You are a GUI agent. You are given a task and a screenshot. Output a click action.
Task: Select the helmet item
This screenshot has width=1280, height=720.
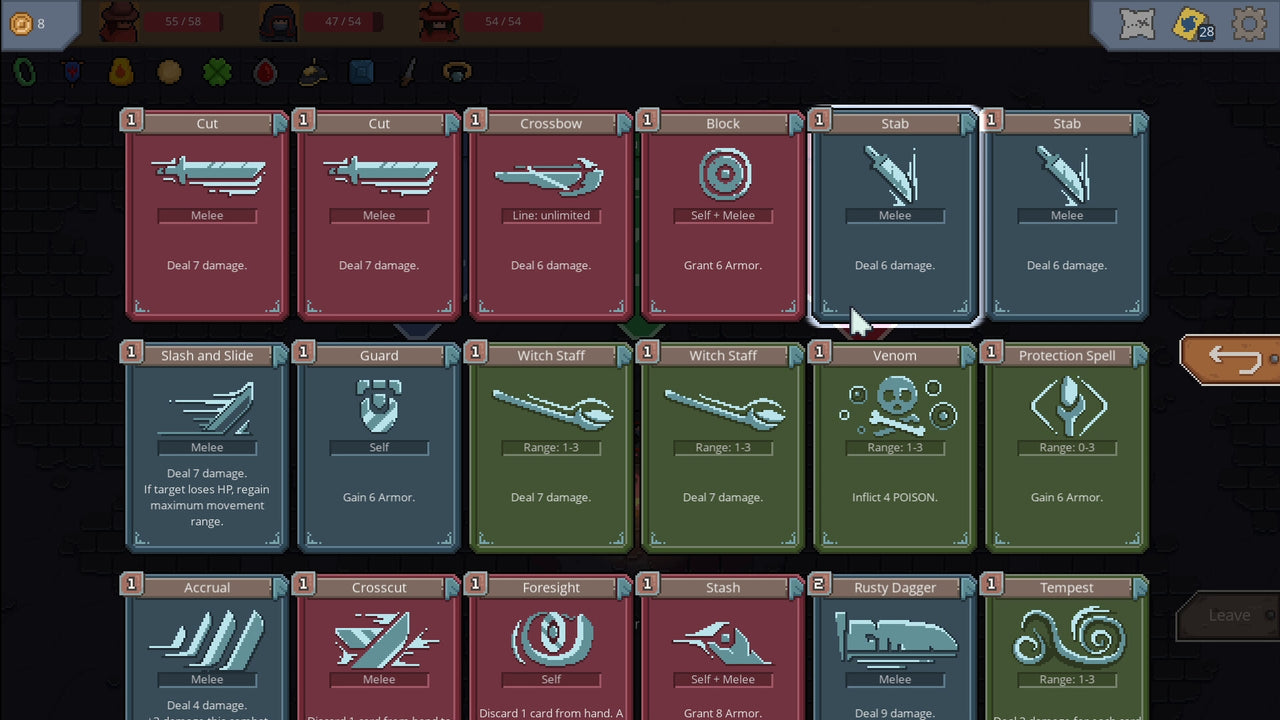312,71
